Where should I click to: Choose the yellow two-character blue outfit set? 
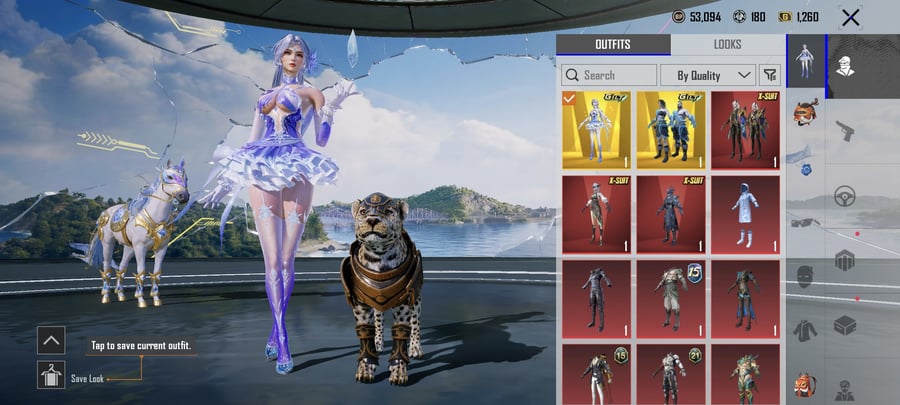click(x=670, y=130)
